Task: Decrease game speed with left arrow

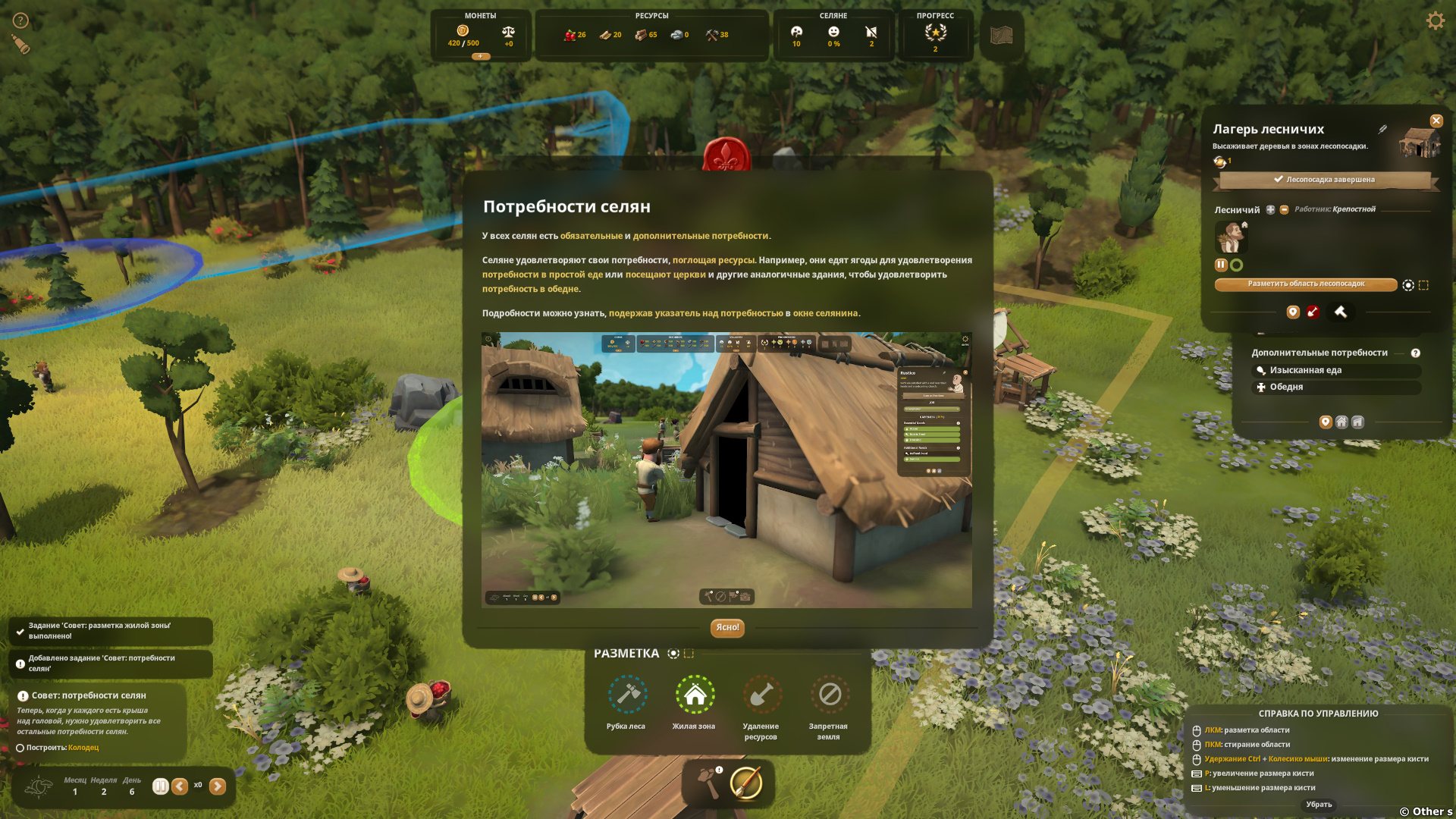Action: click(180, 786)
